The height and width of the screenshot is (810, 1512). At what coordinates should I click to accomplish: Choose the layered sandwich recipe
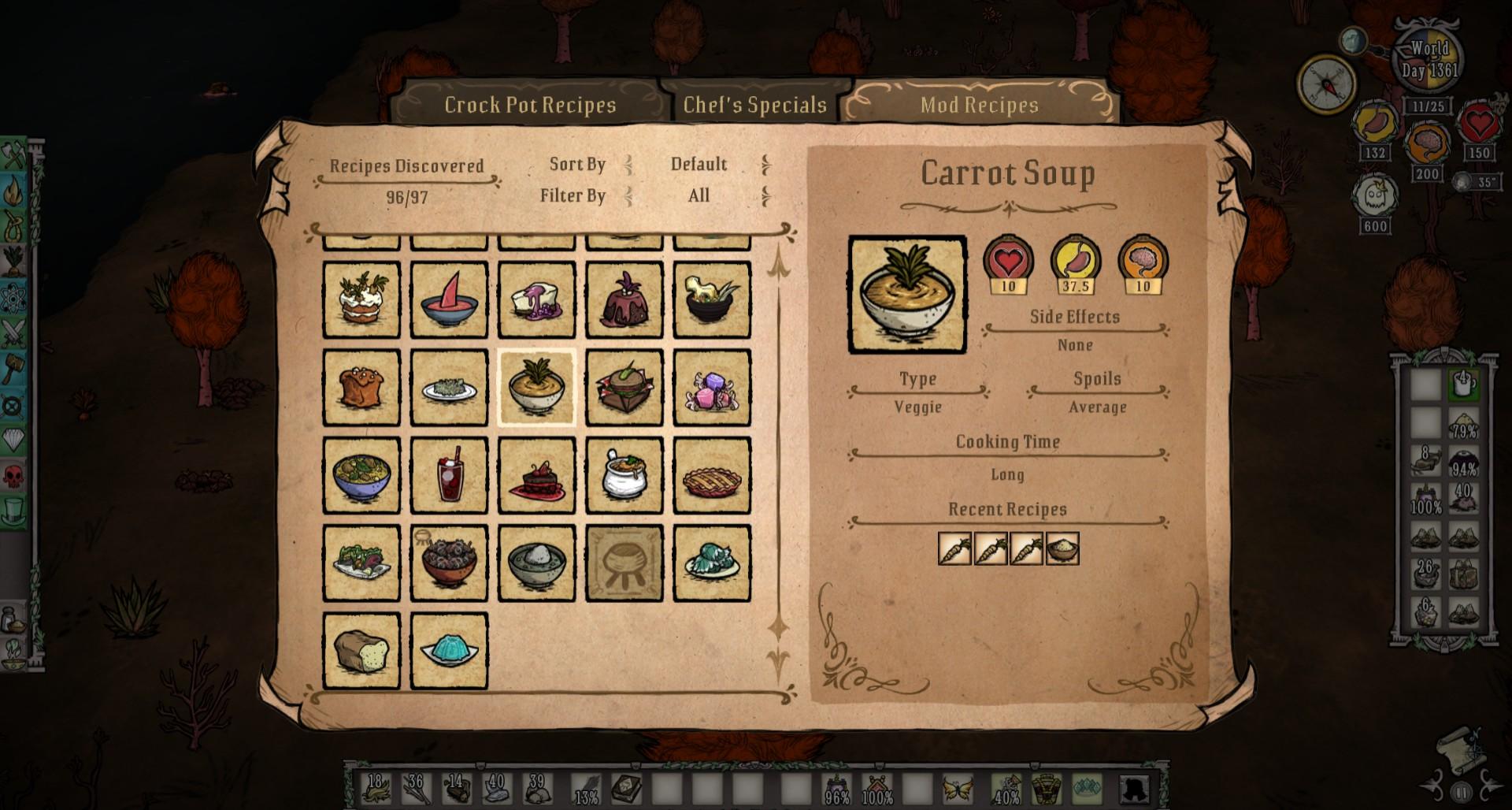click(624, 388)
